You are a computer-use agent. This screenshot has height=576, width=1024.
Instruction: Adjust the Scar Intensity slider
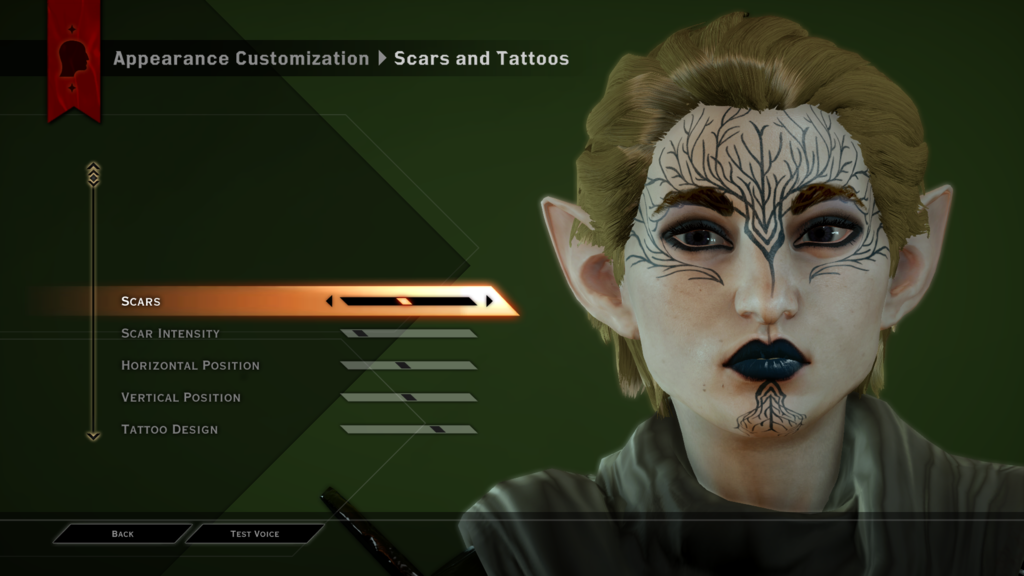408,333
